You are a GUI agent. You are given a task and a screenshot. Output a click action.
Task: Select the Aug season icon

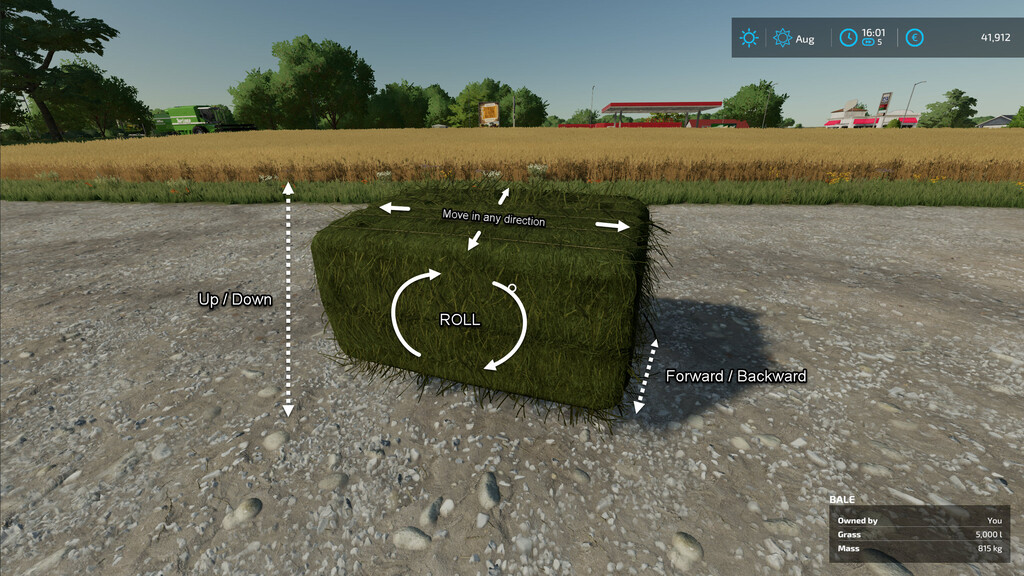(x=783, y=38)
